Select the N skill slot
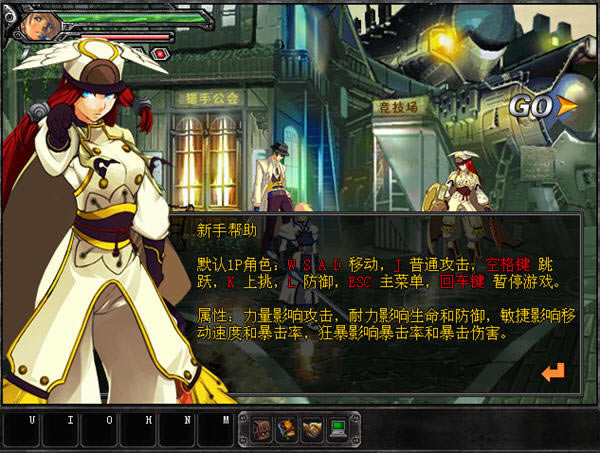This screenshot has height=453, width=600. [178, 430]
